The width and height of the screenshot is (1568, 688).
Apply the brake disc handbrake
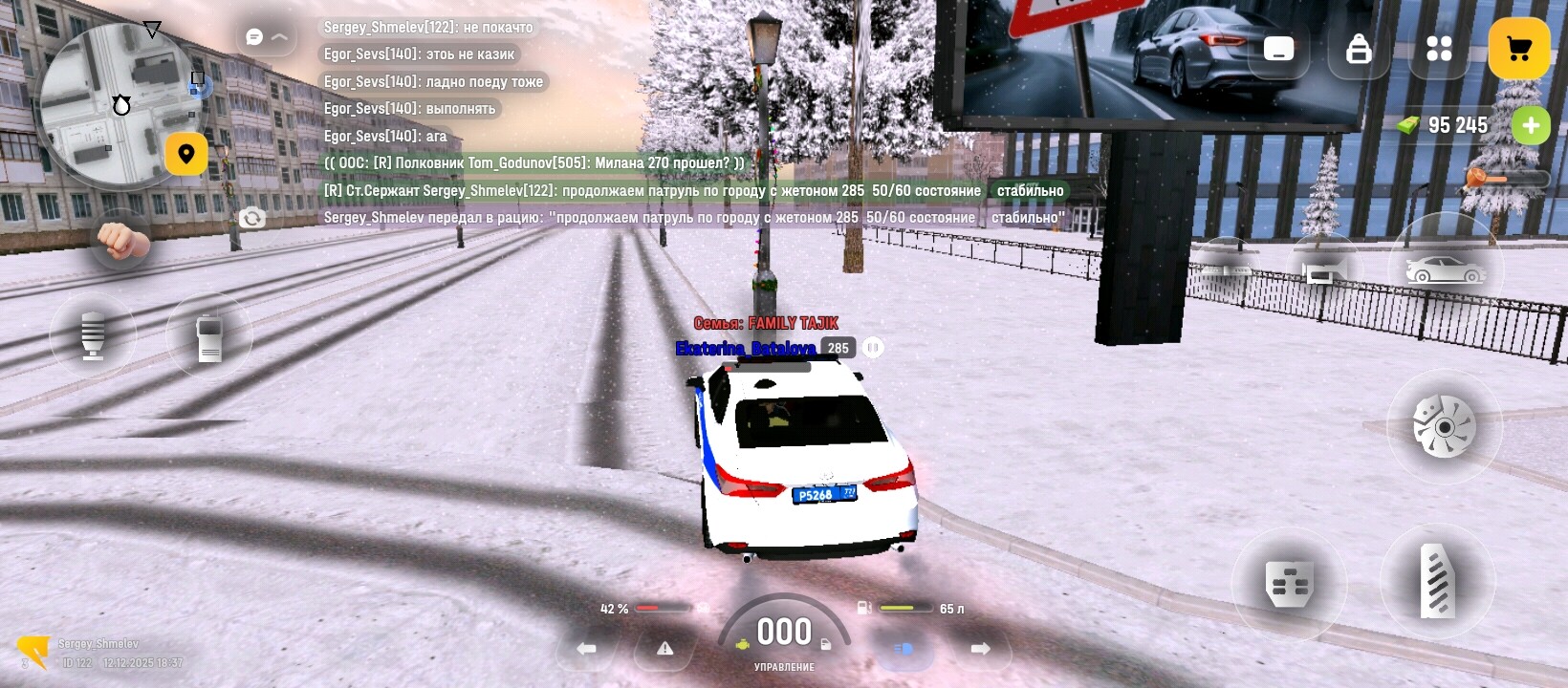[x=1444, y=427]
